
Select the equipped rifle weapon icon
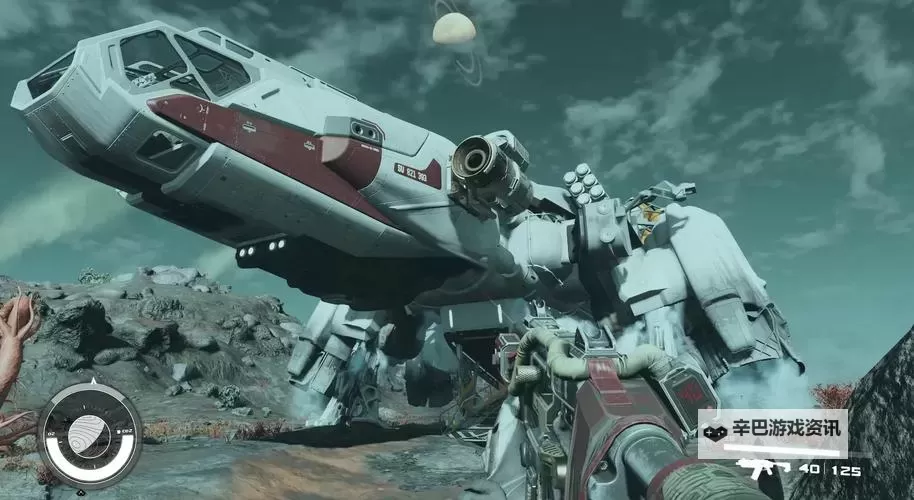[x=762, y=467]
